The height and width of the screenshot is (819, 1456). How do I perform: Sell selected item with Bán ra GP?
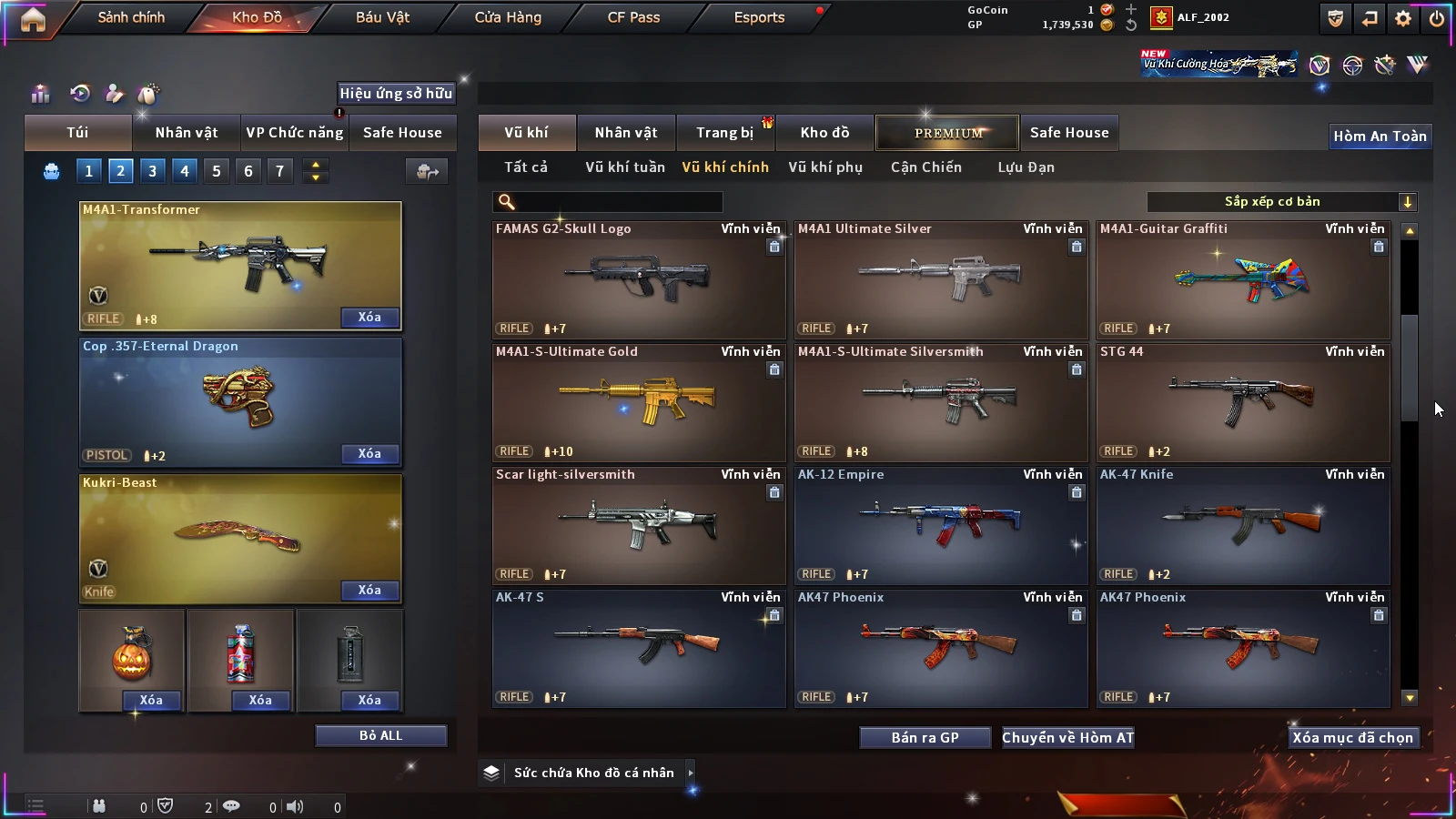[925, 738]
